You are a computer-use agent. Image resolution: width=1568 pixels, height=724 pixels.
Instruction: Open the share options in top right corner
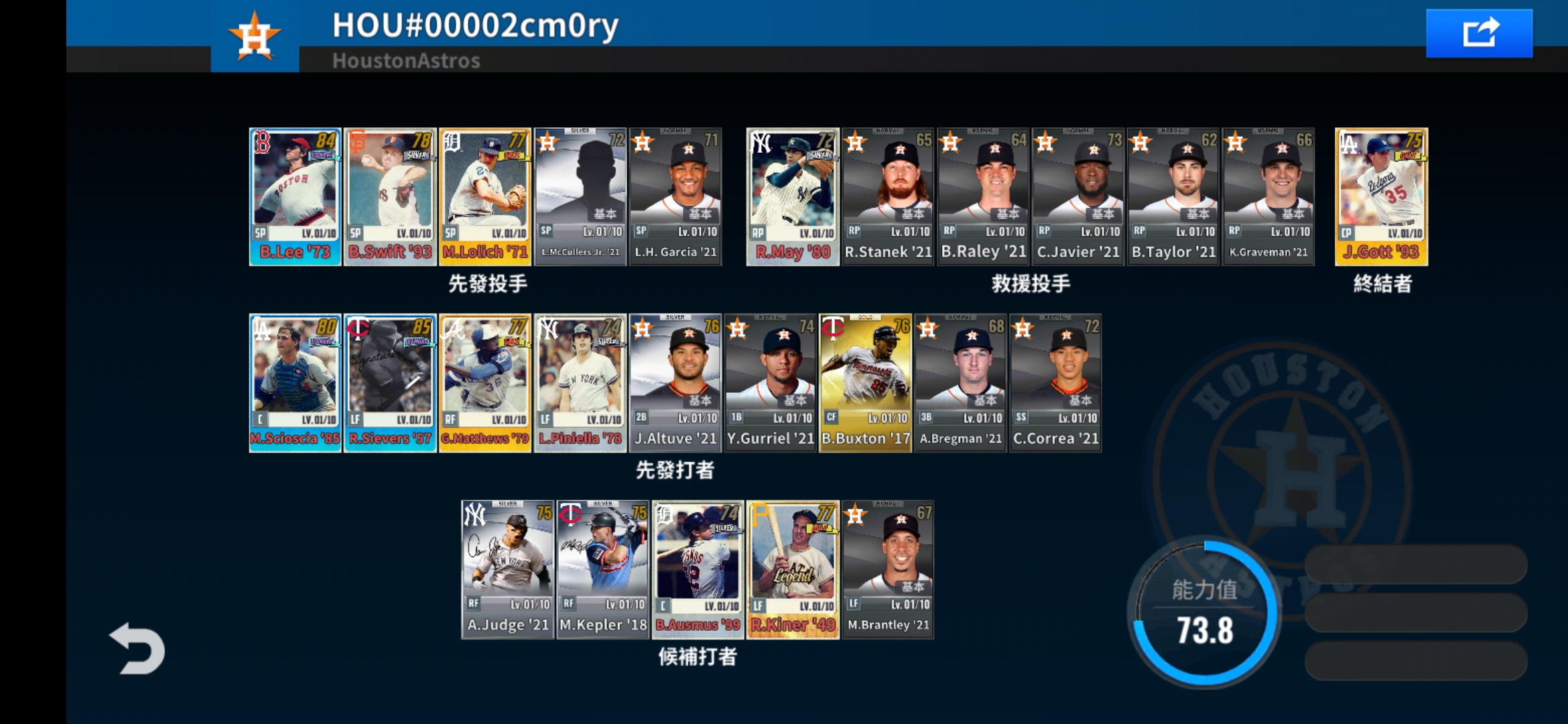[x=1480, y=31]
